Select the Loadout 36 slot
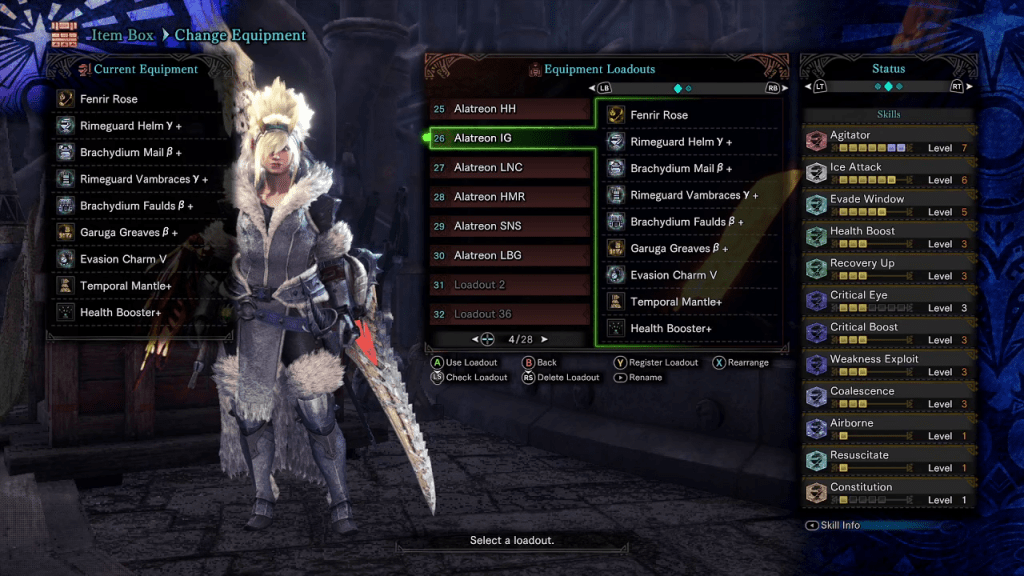Viewport: 1024px width, 576px height. click(x=510, y=314)
